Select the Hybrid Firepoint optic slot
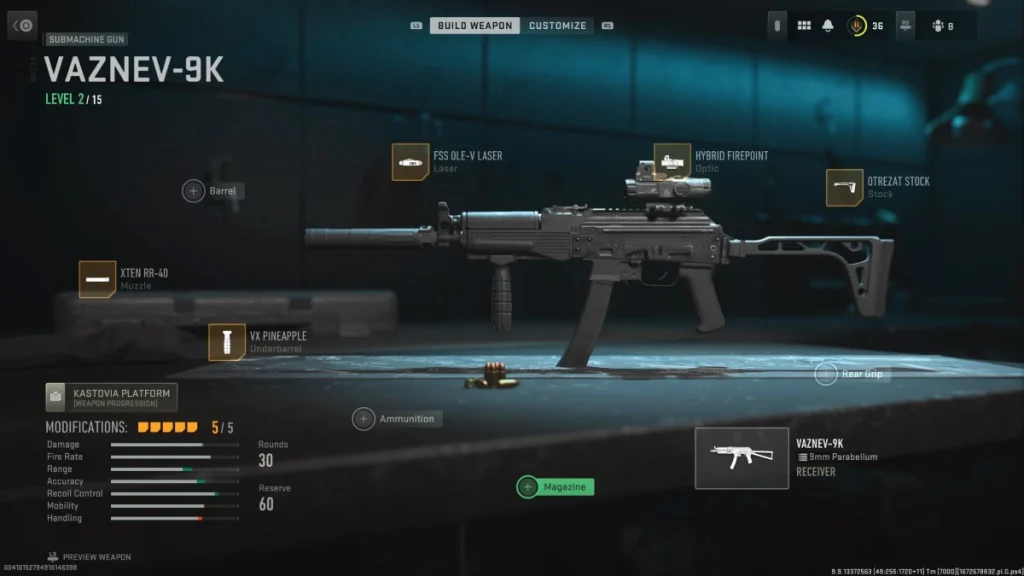The height and width of the screenshot is (576, 1024). 672,162
